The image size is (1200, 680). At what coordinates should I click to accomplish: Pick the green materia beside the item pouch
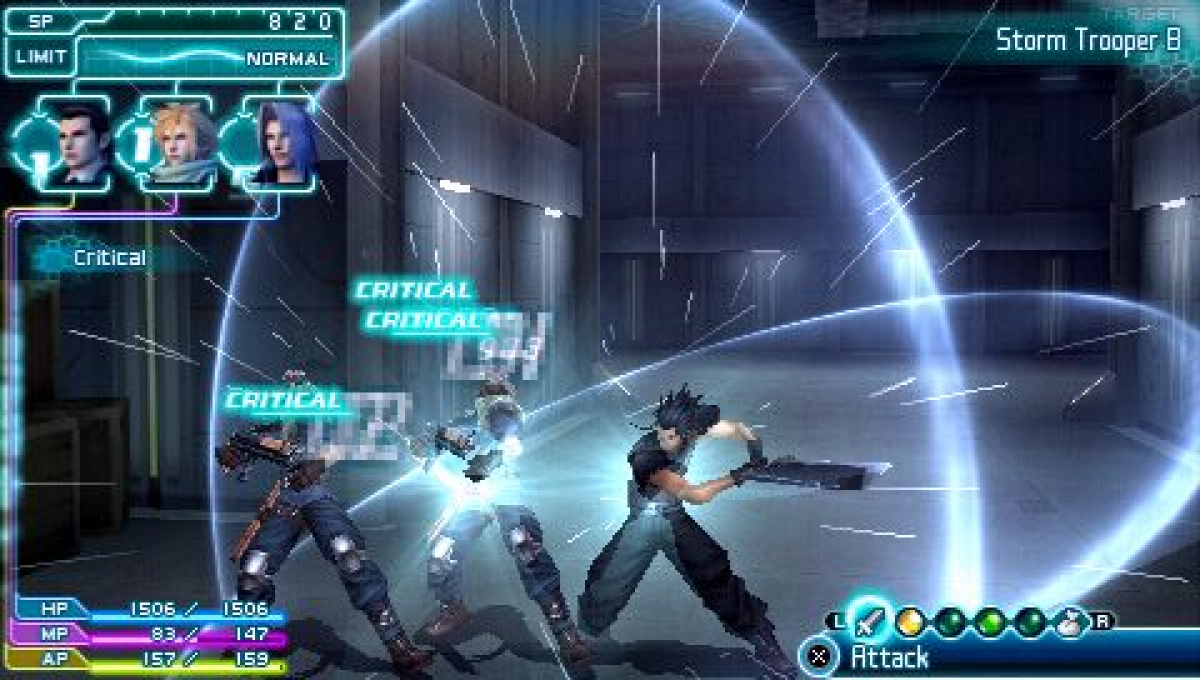[1029, 622]
